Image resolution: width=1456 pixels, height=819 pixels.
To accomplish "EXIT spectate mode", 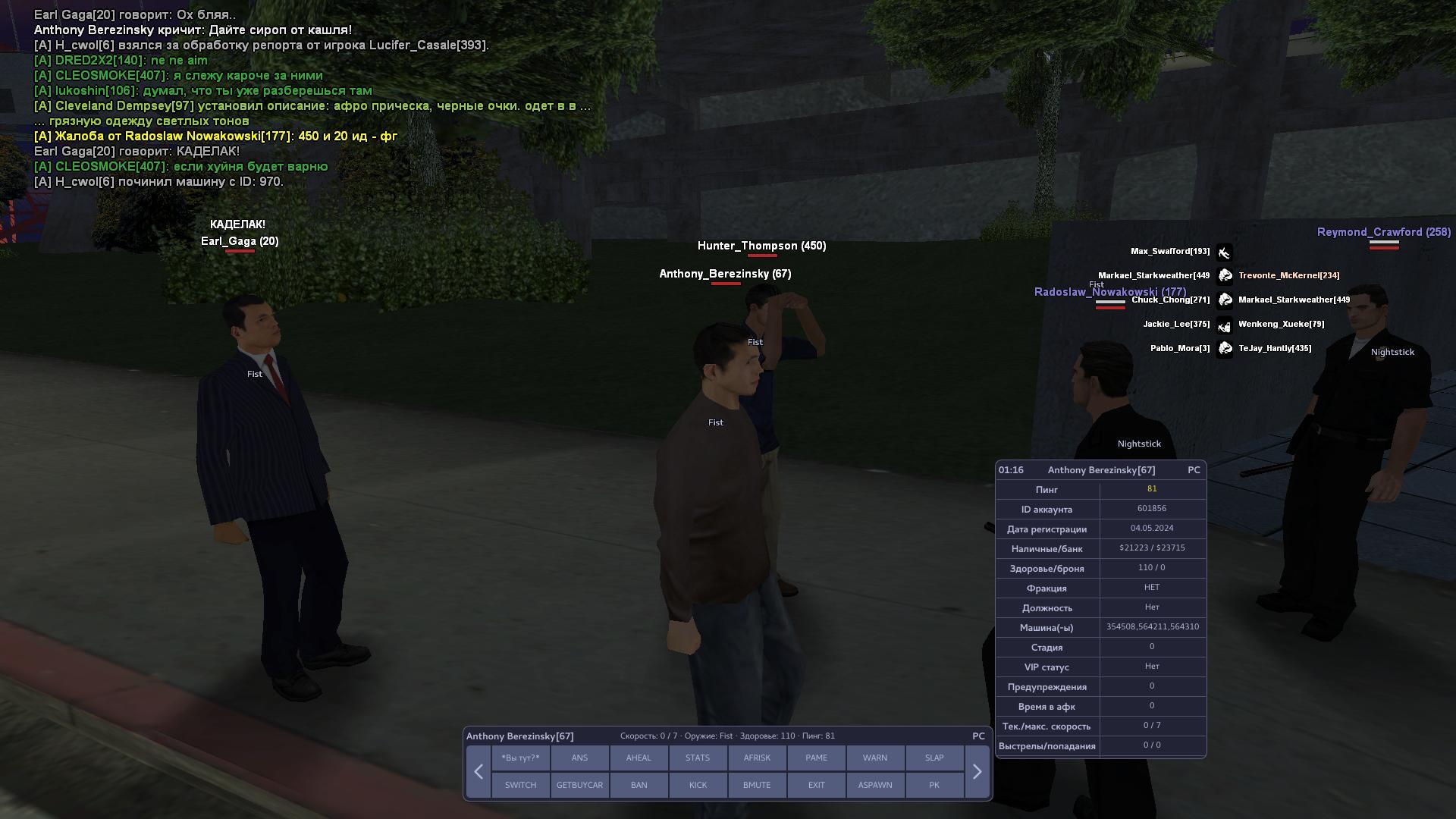I will point(816,785).
